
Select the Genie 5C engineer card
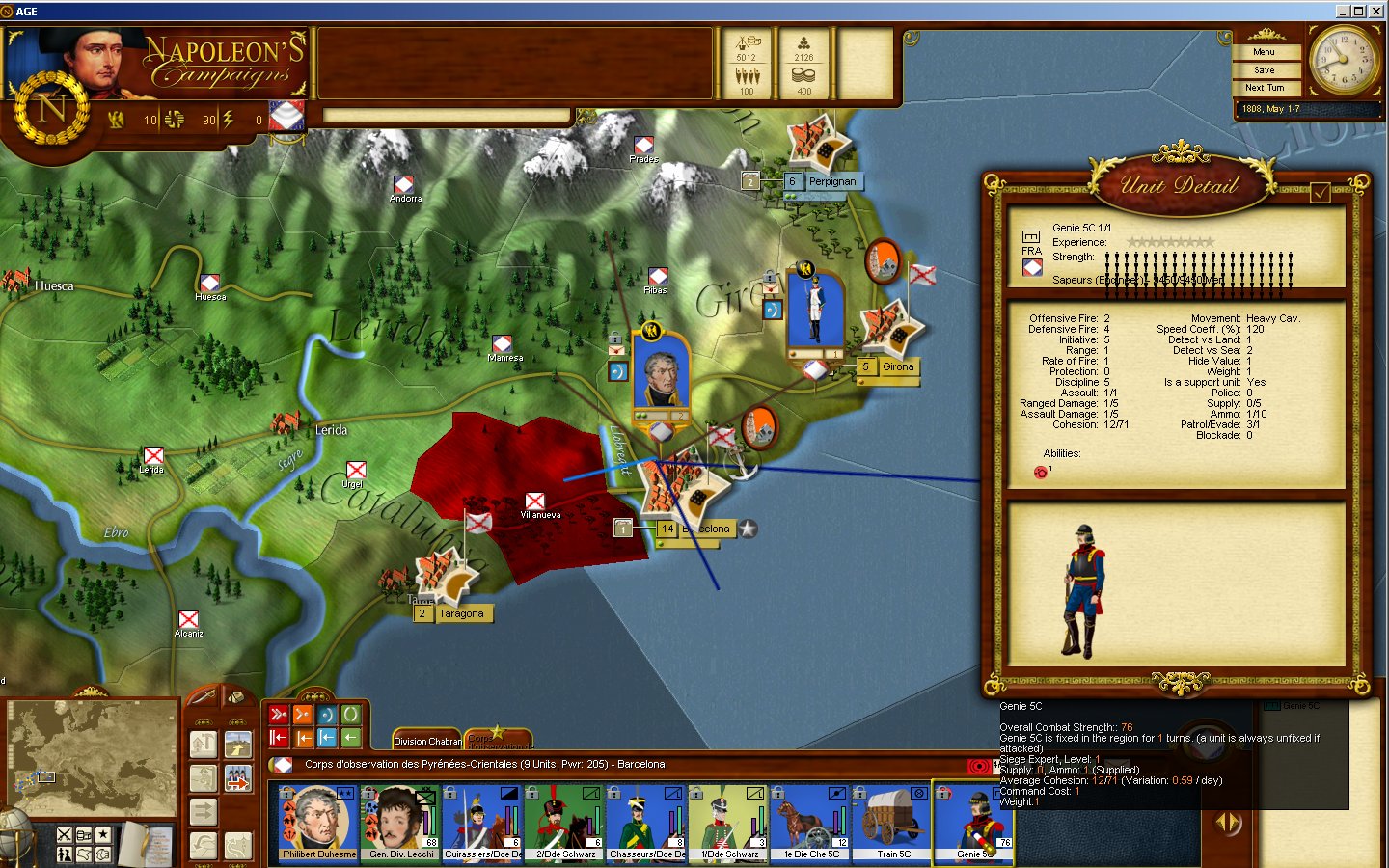[x=974, y=822]
